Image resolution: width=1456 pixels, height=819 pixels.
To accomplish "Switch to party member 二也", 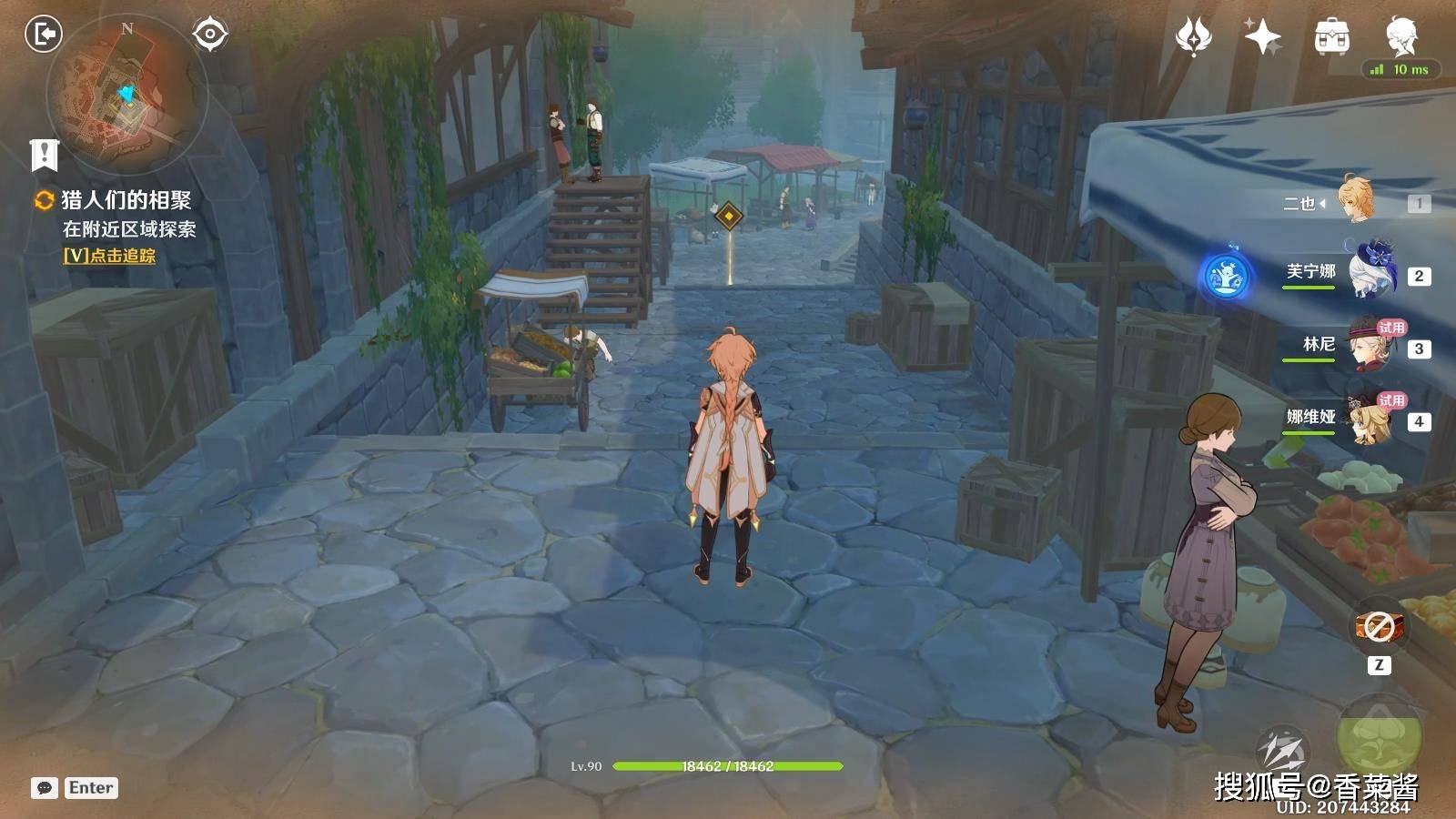I will [1356, 202].
